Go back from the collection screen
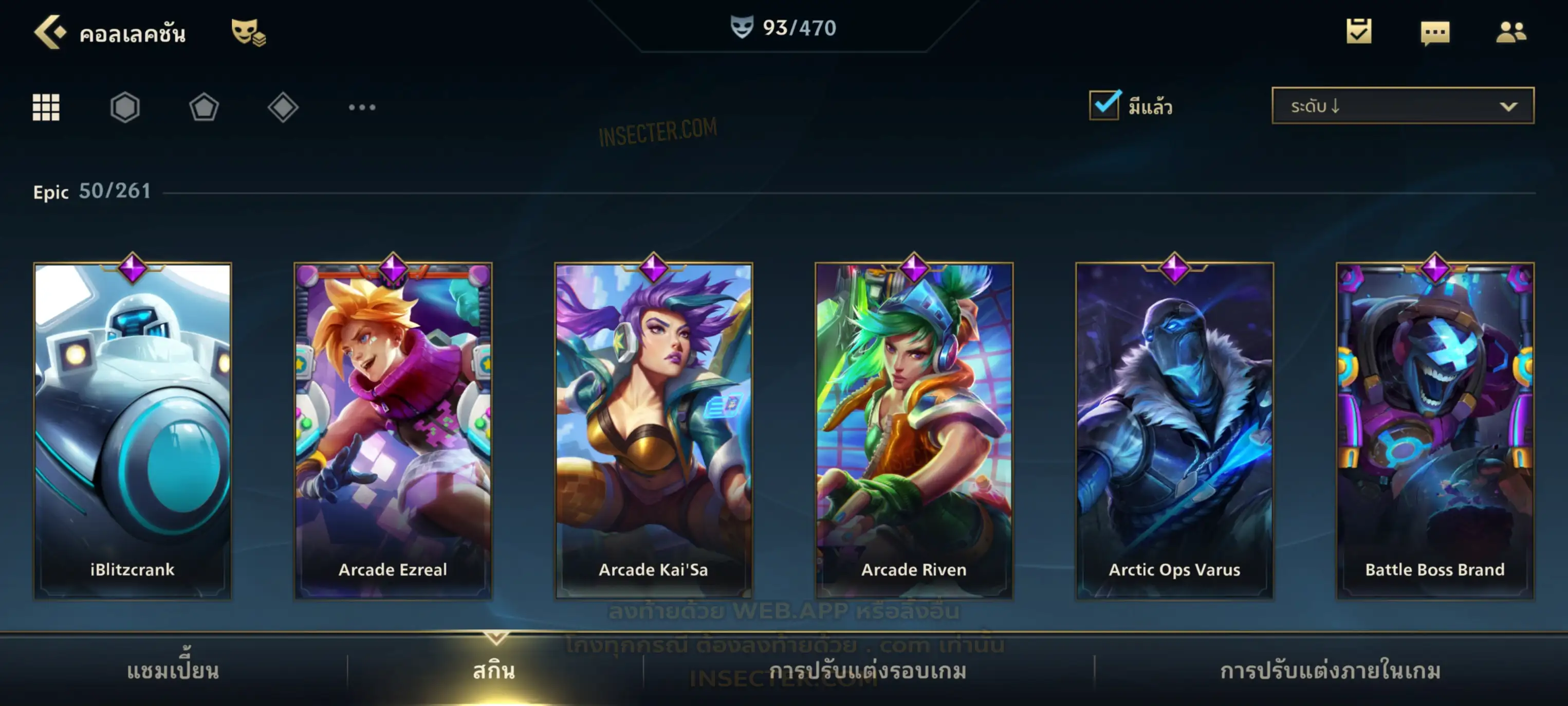This screenshot has height=706, width=1568. [x=50, y=32]
